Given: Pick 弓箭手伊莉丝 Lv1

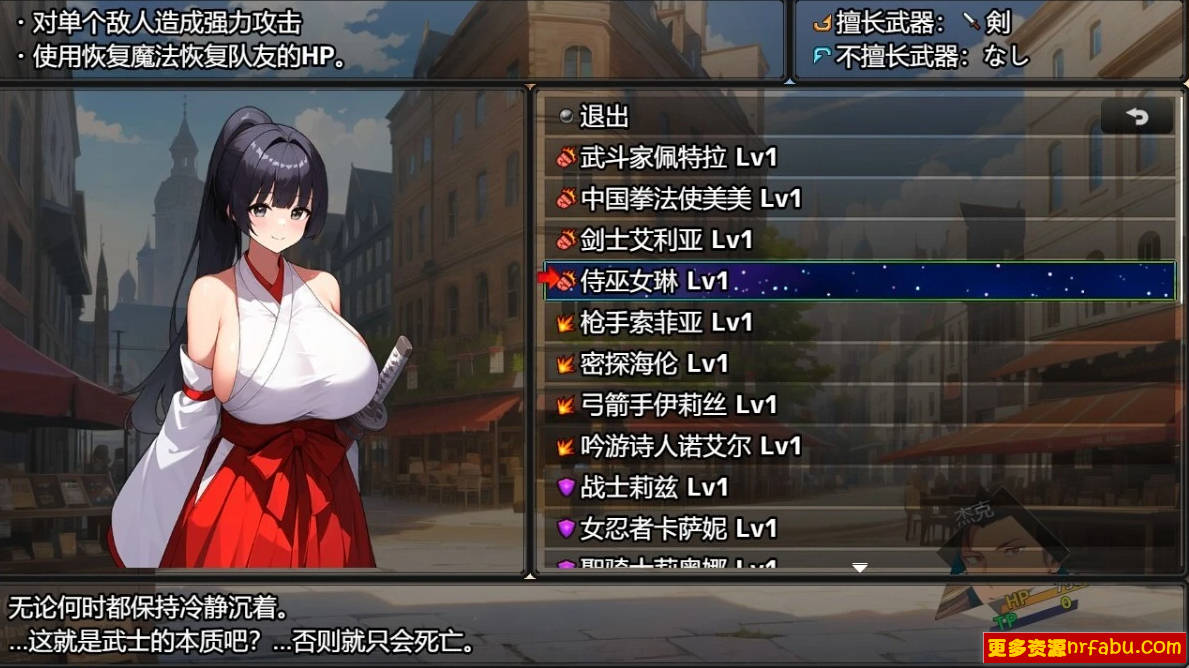Looking at the screenshot, I should [x=678, y=404].
